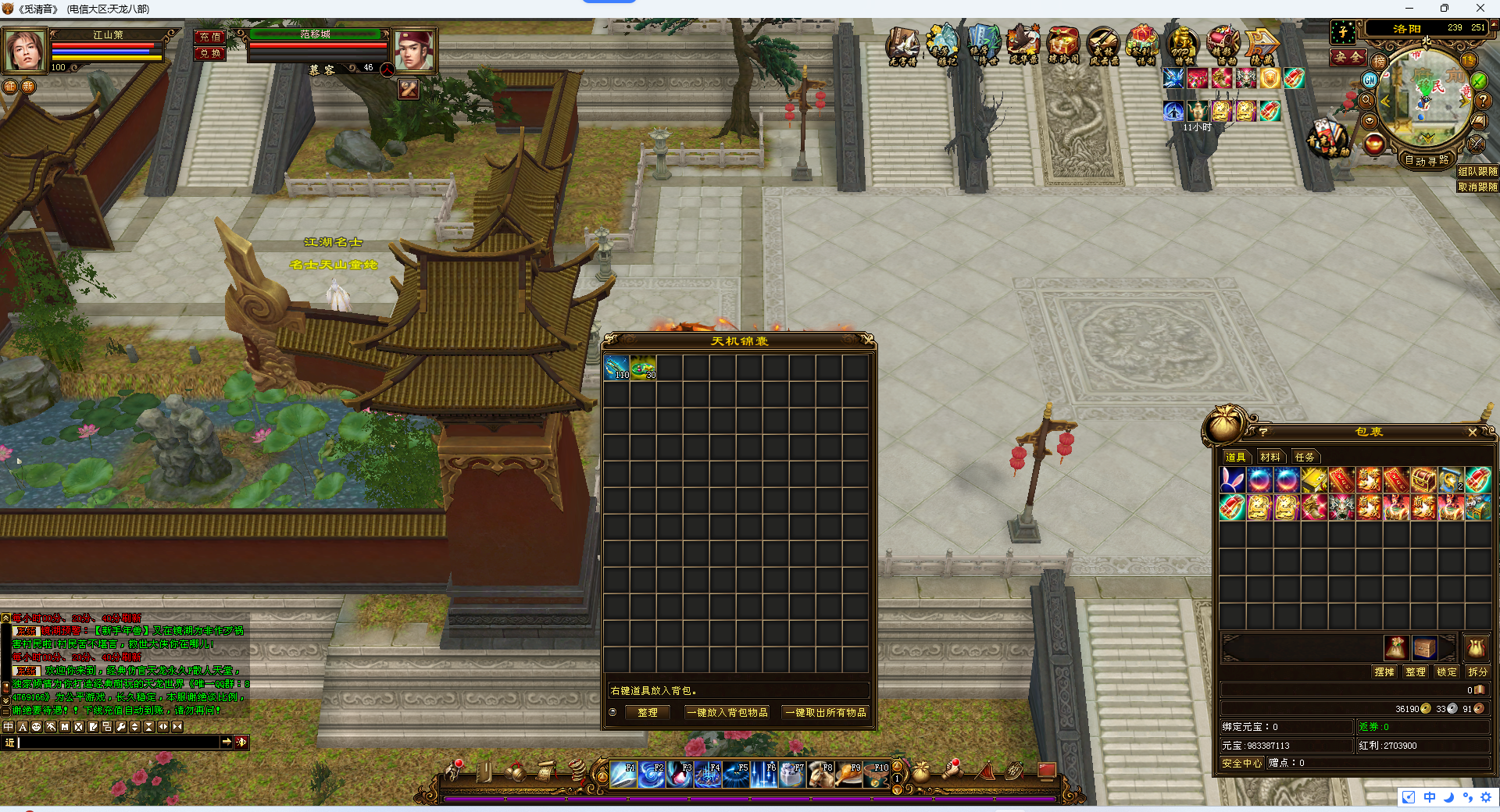
Task: Open the VIP特权 golden lion icon
Action: [x=1182, y=45]
